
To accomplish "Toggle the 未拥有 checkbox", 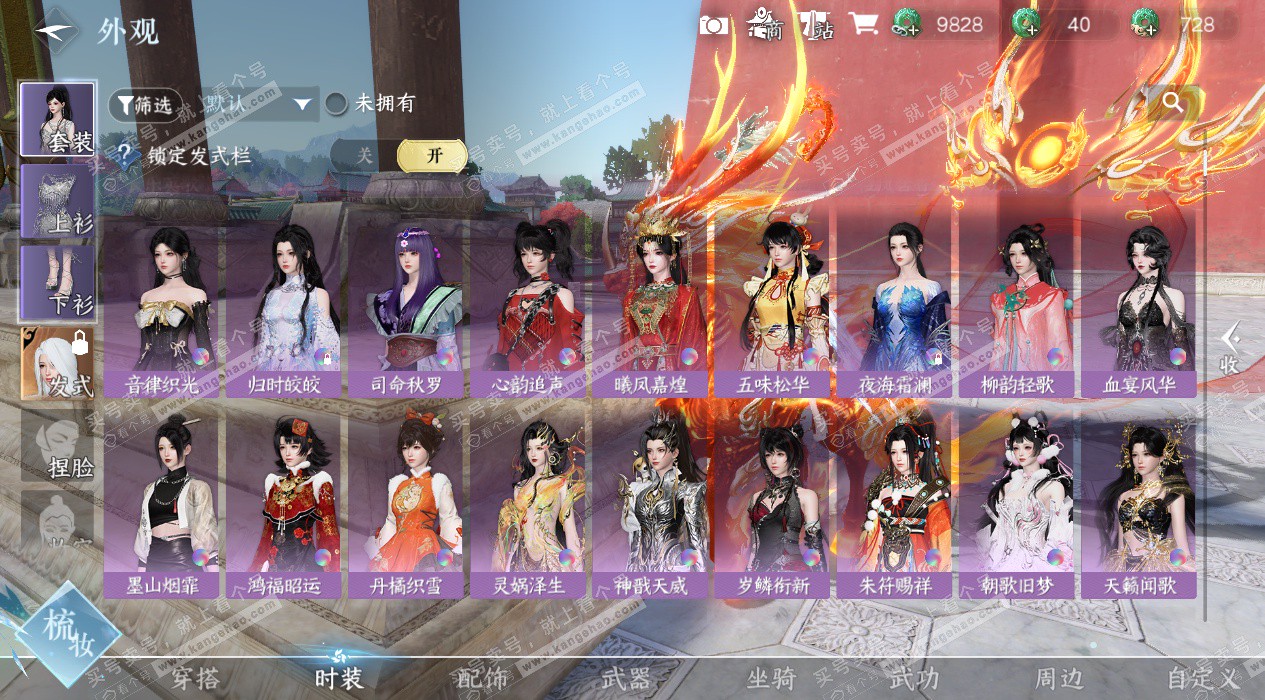I will coord(337,103).
